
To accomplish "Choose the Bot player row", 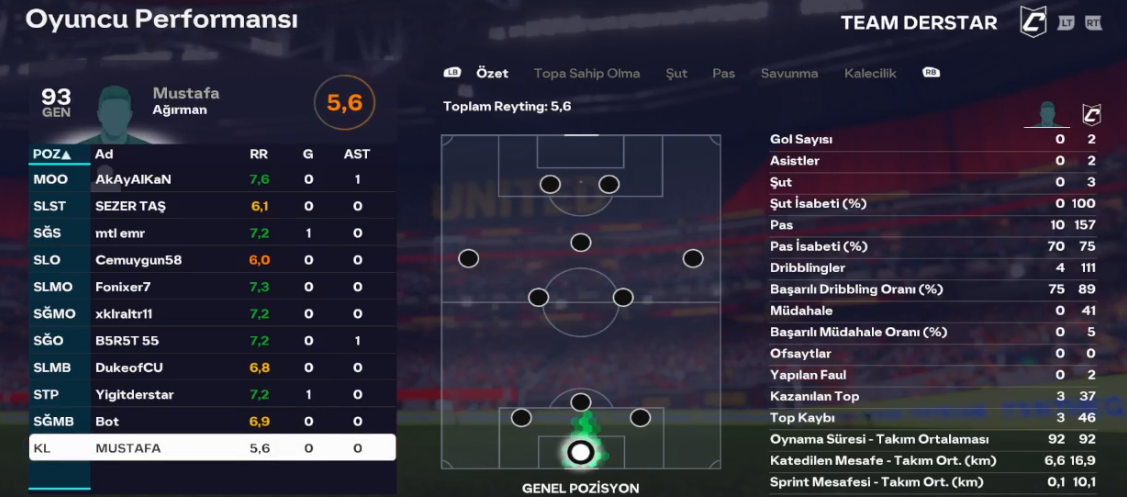I will tap(212, 422).
